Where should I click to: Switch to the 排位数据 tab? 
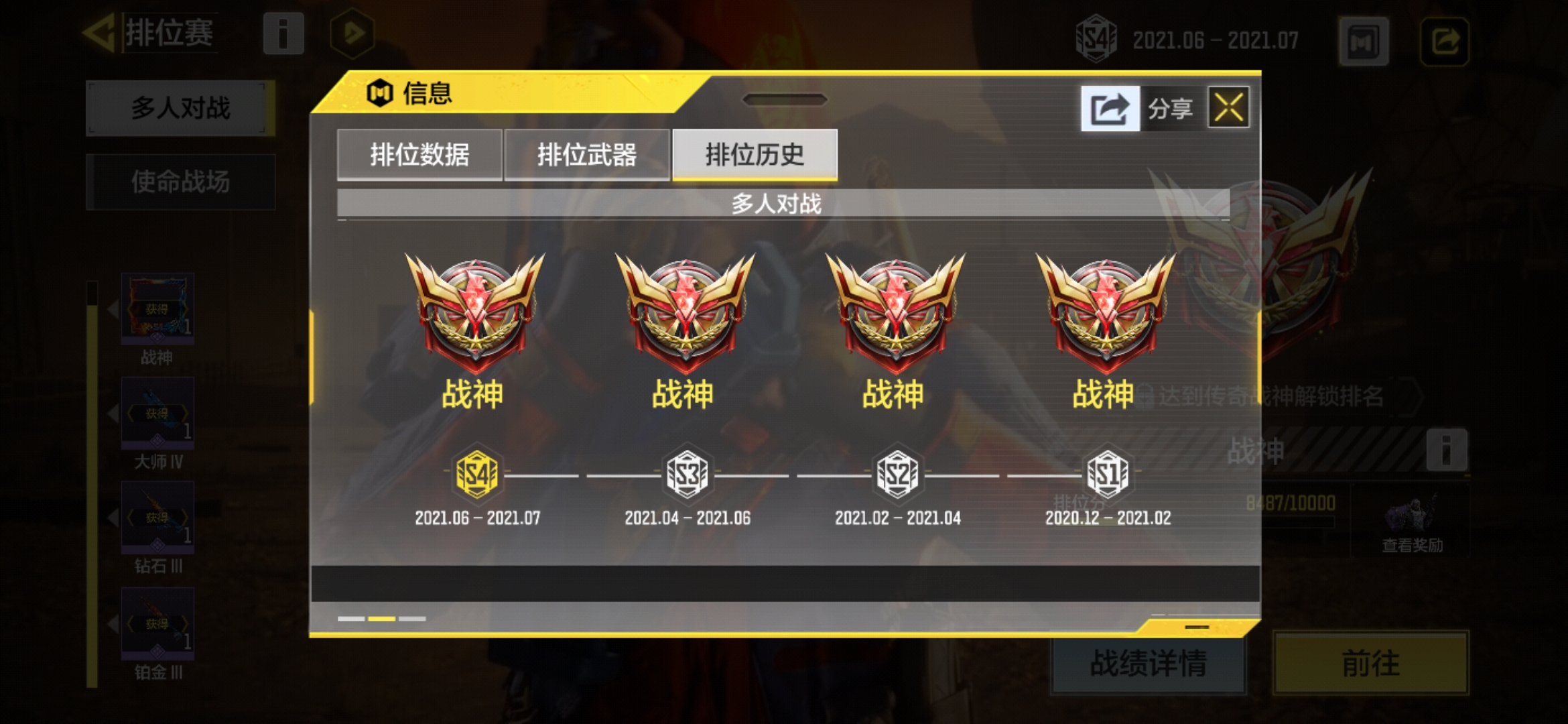pyautogui.click(x=420, y=153)
